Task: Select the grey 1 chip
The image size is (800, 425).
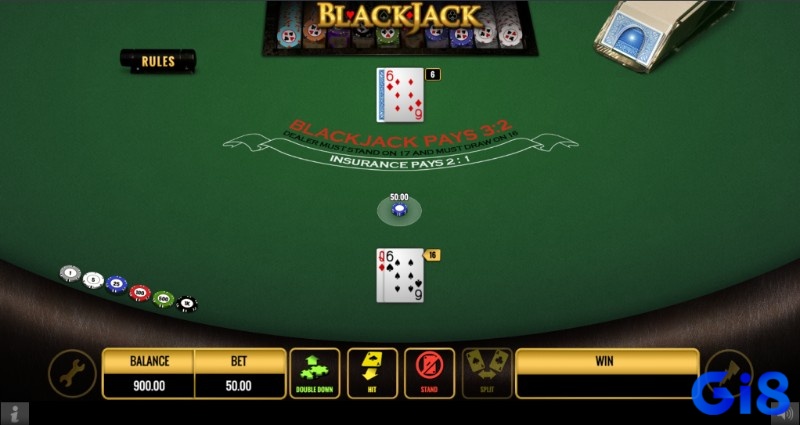Action: pyautogui.click(x=70, y=272)
